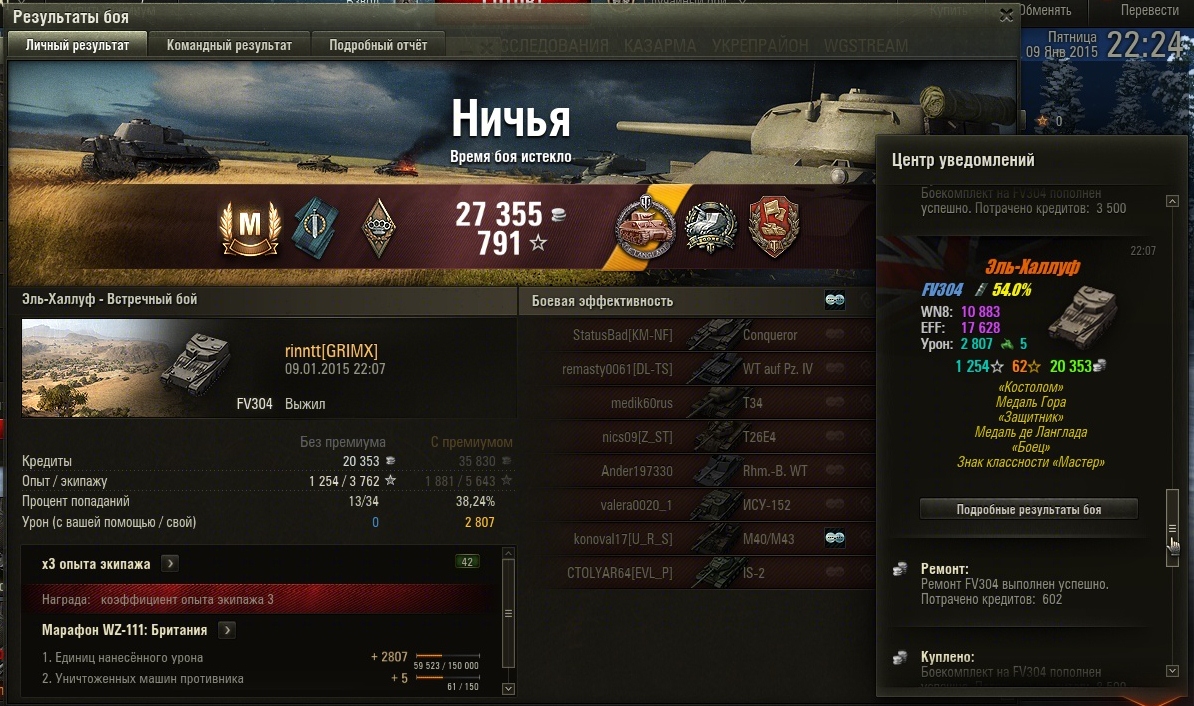Click the Перевести button in top bar
1194x706 pixels.
[x=1149, y=10]
